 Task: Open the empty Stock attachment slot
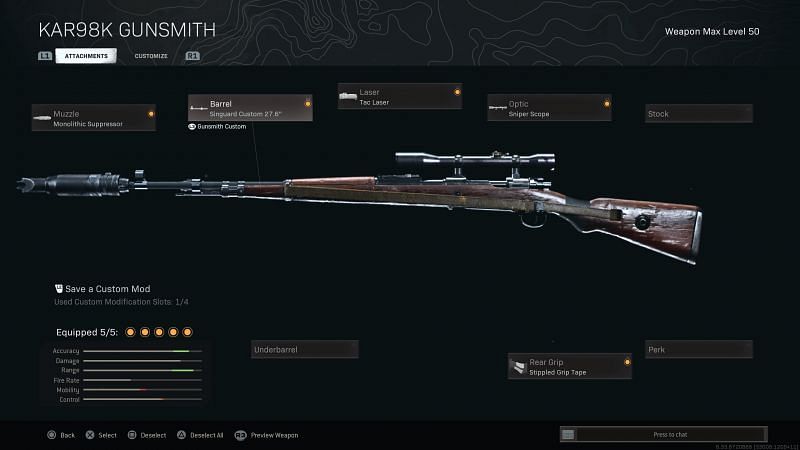[698, 114]
